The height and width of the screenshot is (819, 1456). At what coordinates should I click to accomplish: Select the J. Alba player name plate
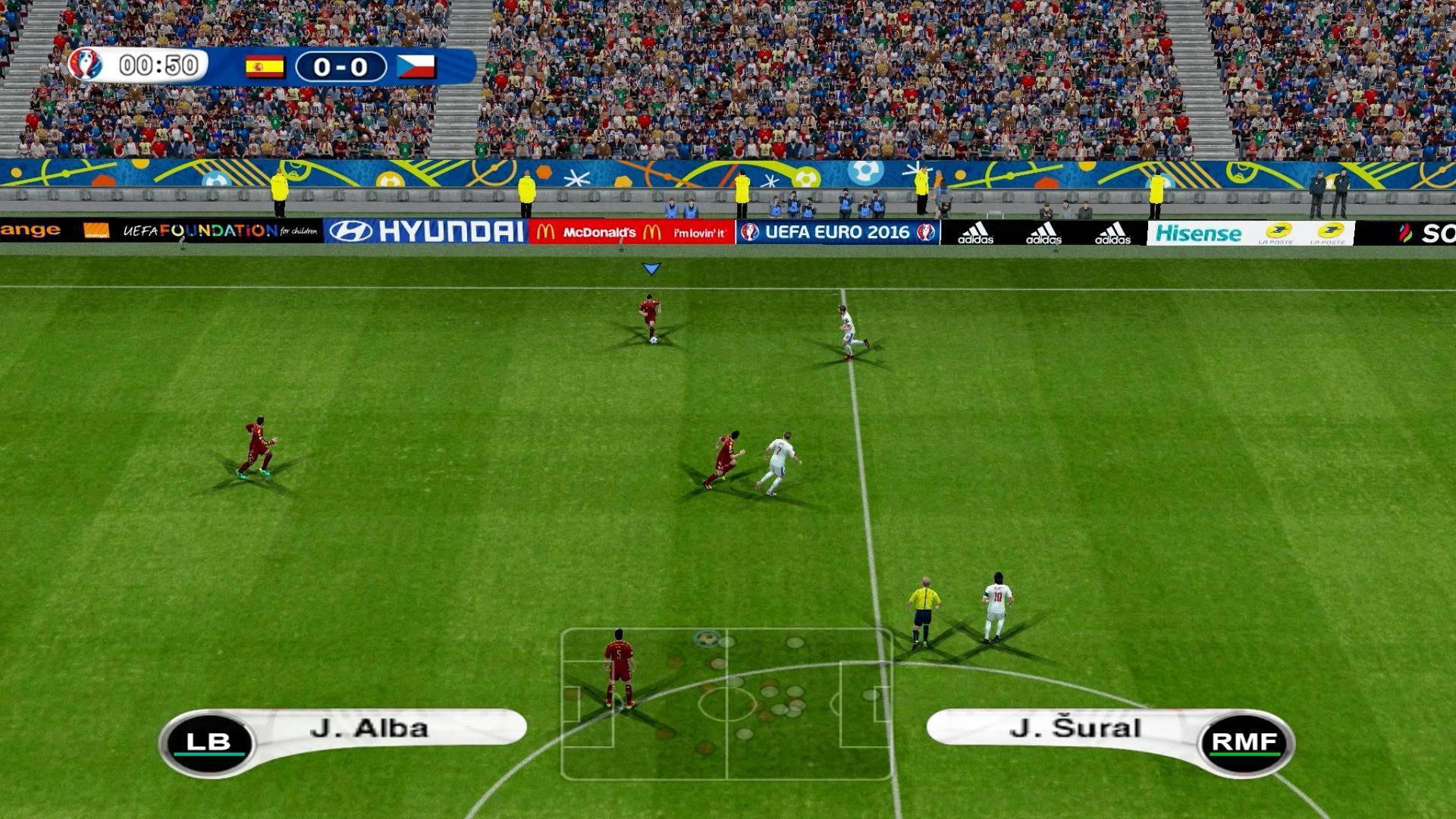pyautogui.click(x=369, y=728)
